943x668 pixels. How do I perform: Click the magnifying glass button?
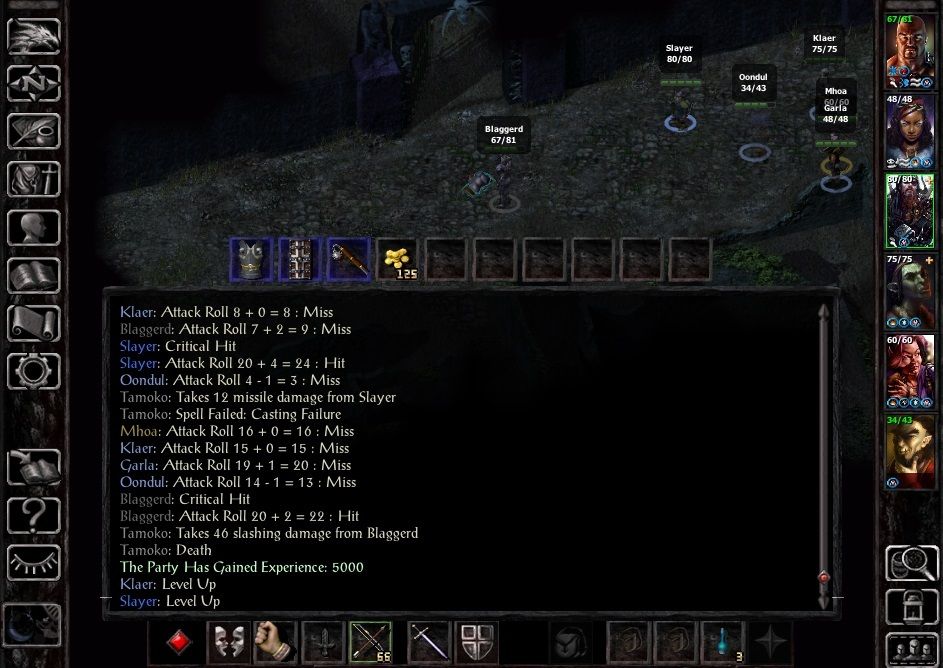tap(910, 563)
